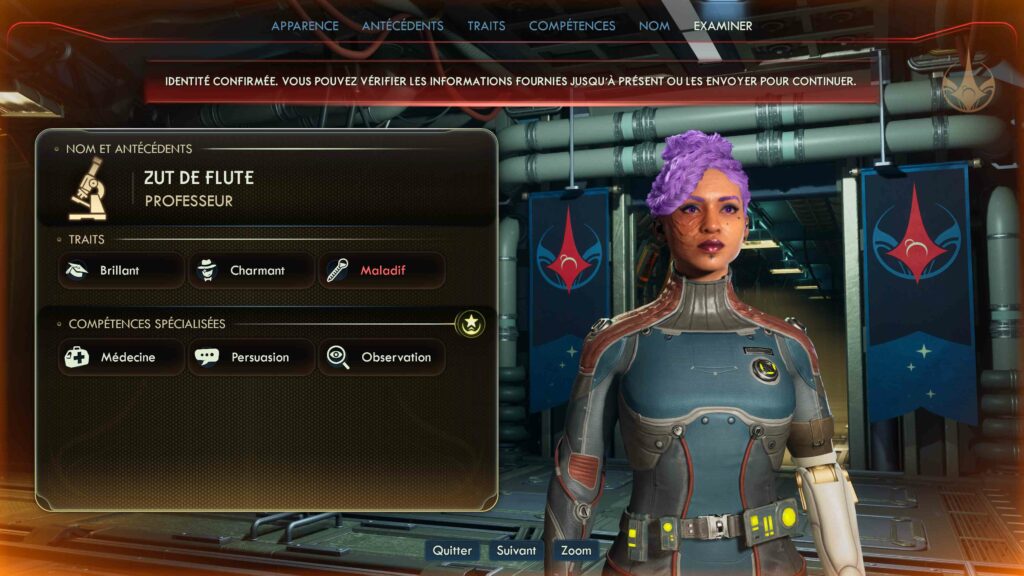Screen dimensions: 1024x576
Task: Select the Brillant trait
Action: (x=121, y=270)
